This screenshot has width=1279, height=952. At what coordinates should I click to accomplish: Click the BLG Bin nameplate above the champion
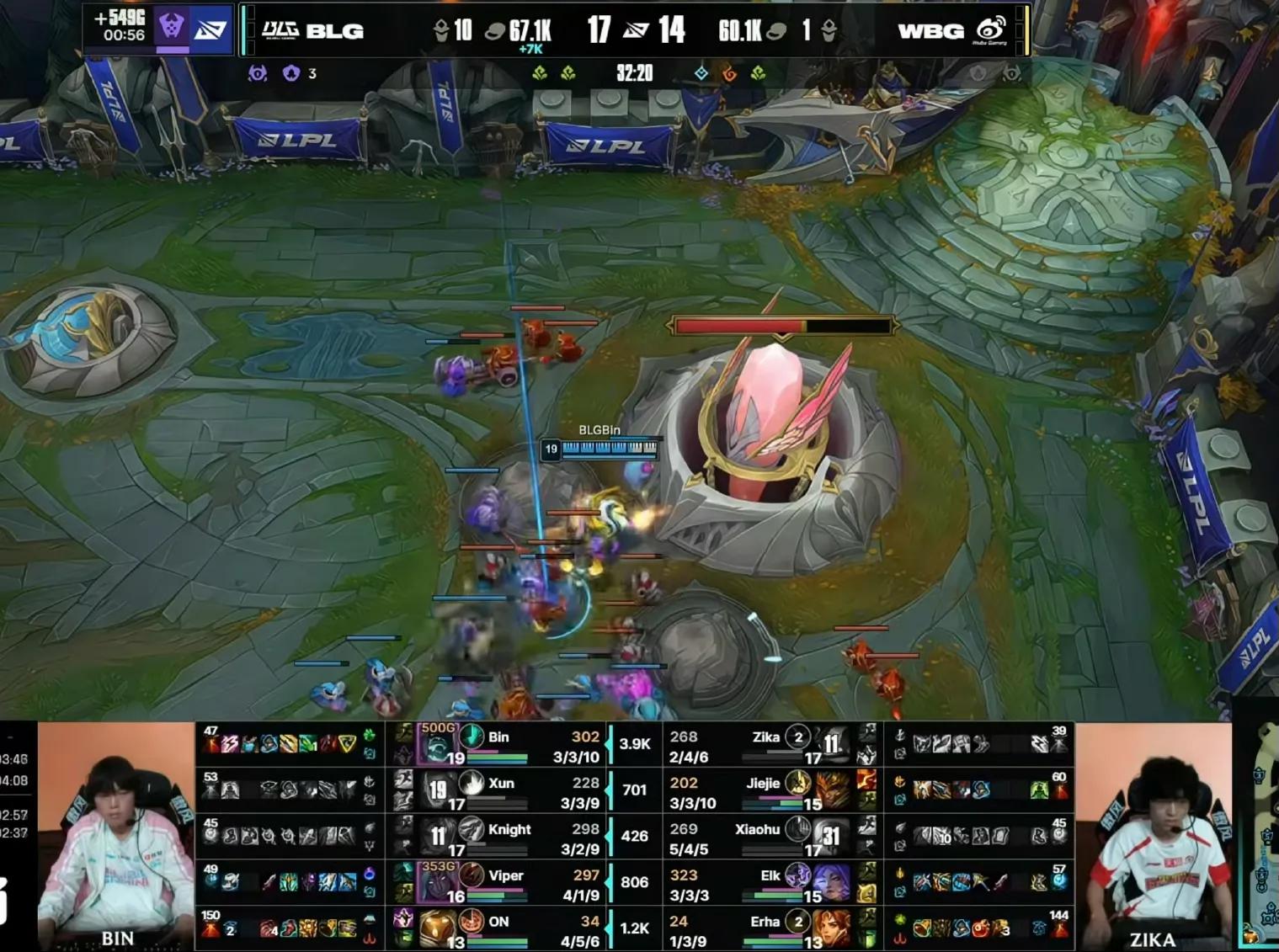click(600, 430)
